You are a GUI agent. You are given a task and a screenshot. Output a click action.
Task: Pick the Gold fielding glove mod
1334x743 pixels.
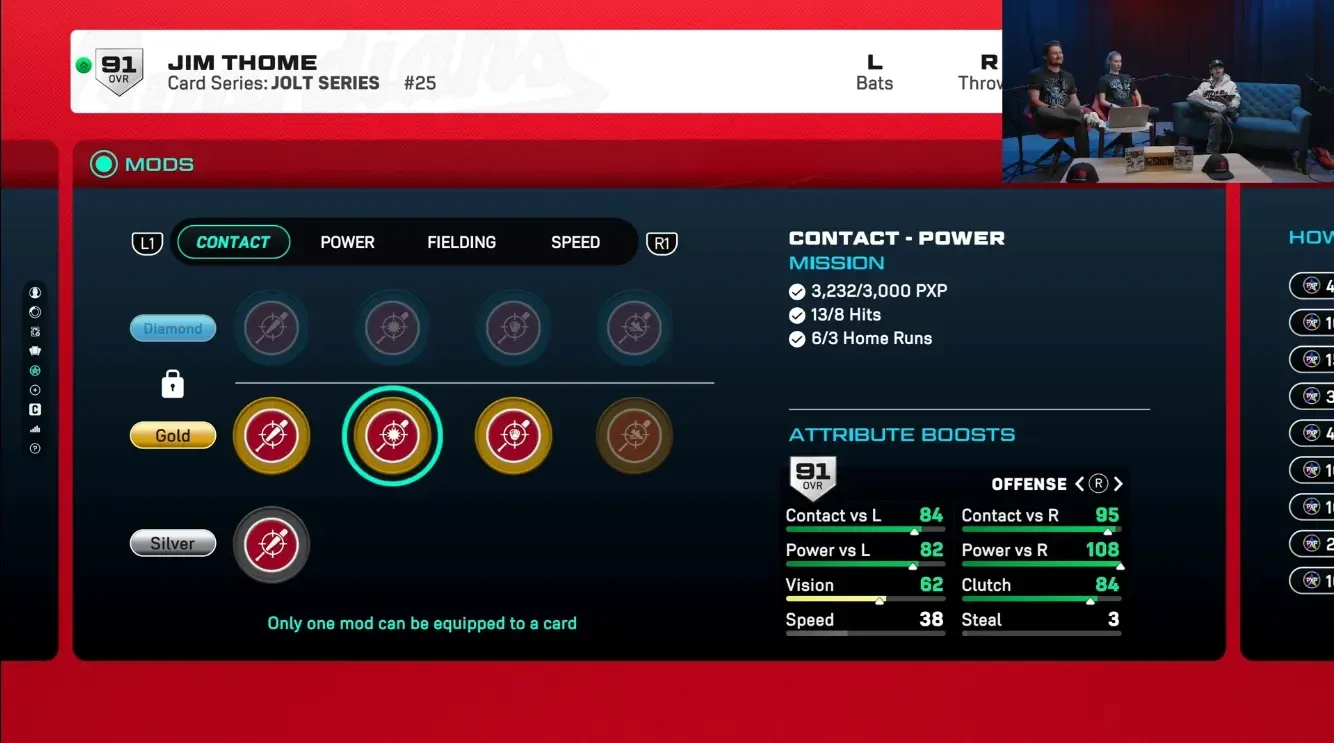tap(513, 436)
